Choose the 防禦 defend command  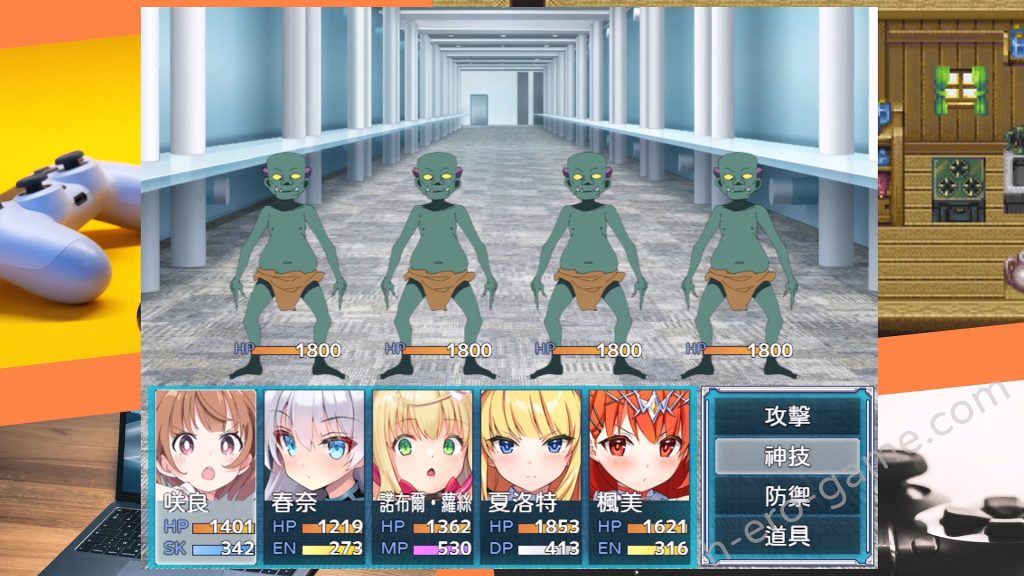coord(786,496)
